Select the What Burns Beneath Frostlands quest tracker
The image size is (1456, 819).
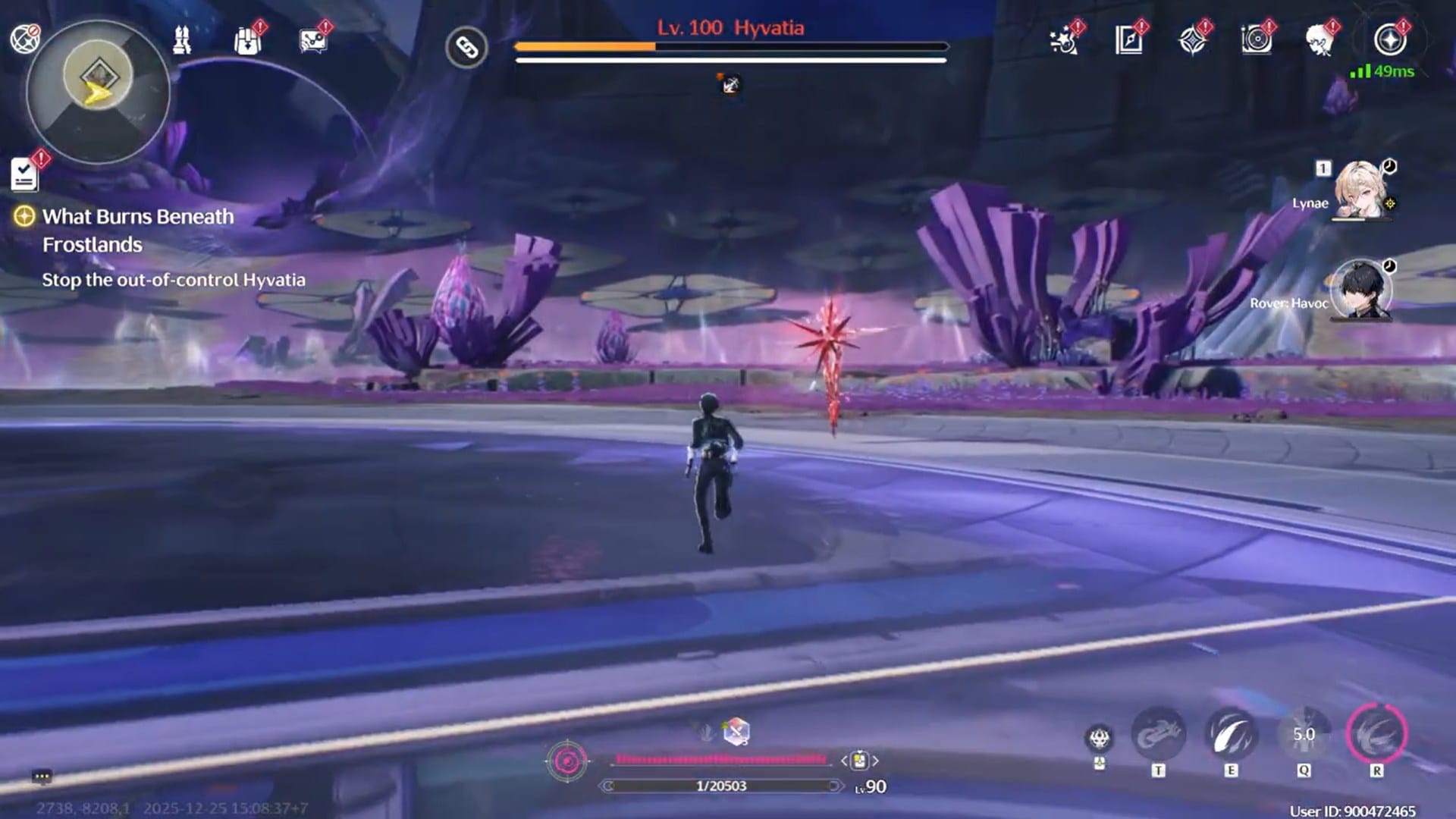[137, 231]
